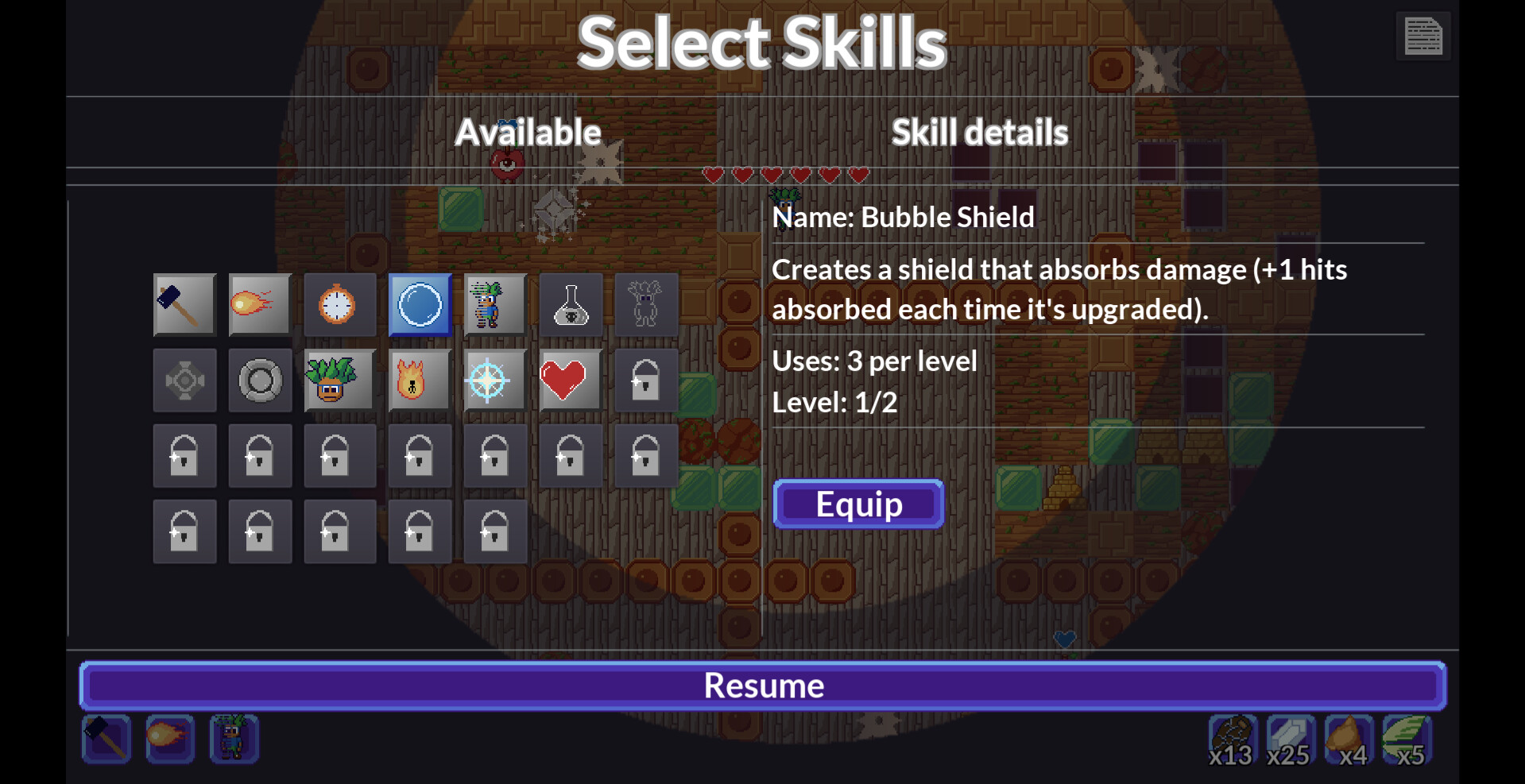View the equipped hammer skill at bottom left
1525x784 pixels.
click(x=106, y=739)
